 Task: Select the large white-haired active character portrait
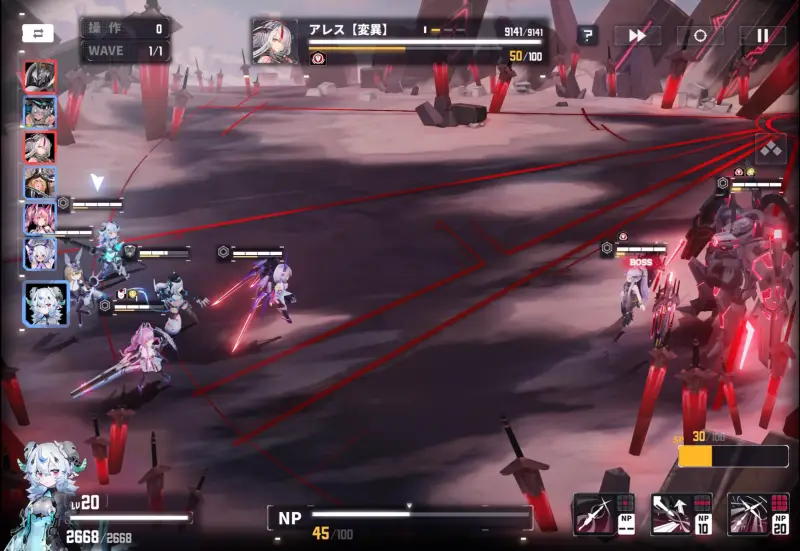[46, 303]
